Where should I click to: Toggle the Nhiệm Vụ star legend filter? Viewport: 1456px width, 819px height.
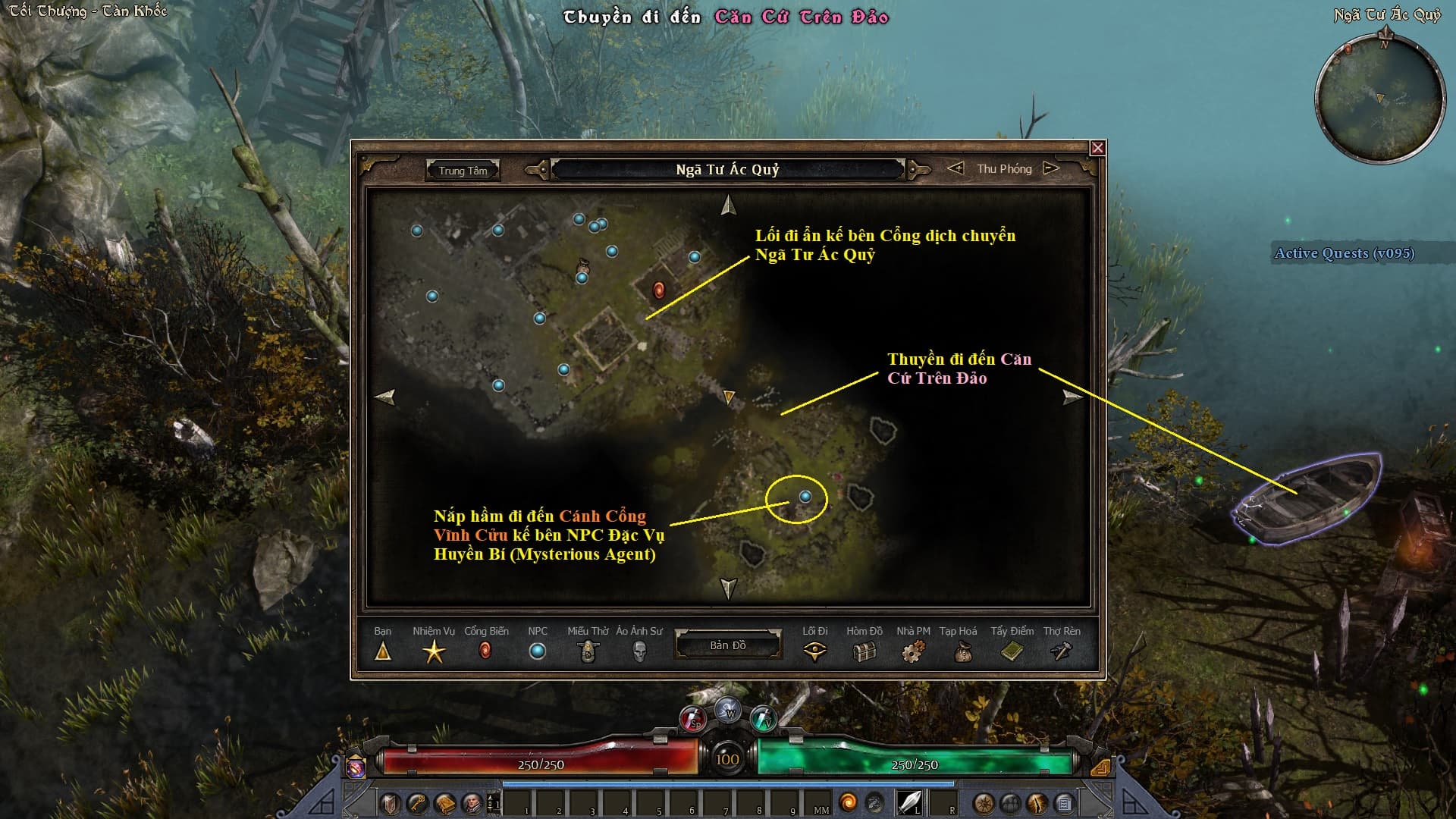tap(434, 651)
